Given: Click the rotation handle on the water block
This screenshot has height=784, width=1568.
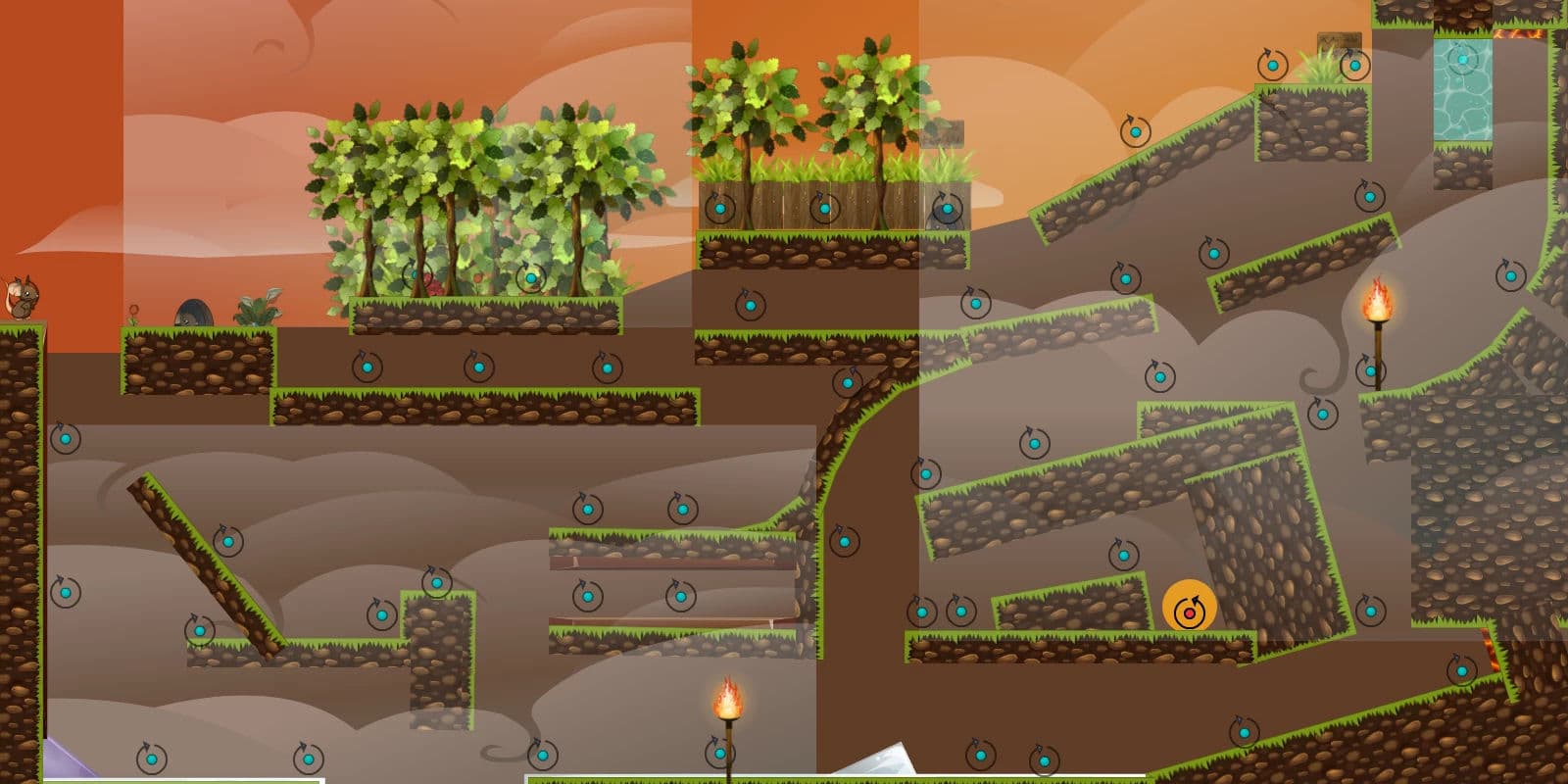Looking at the screenshot, I should pos(1462,60).
